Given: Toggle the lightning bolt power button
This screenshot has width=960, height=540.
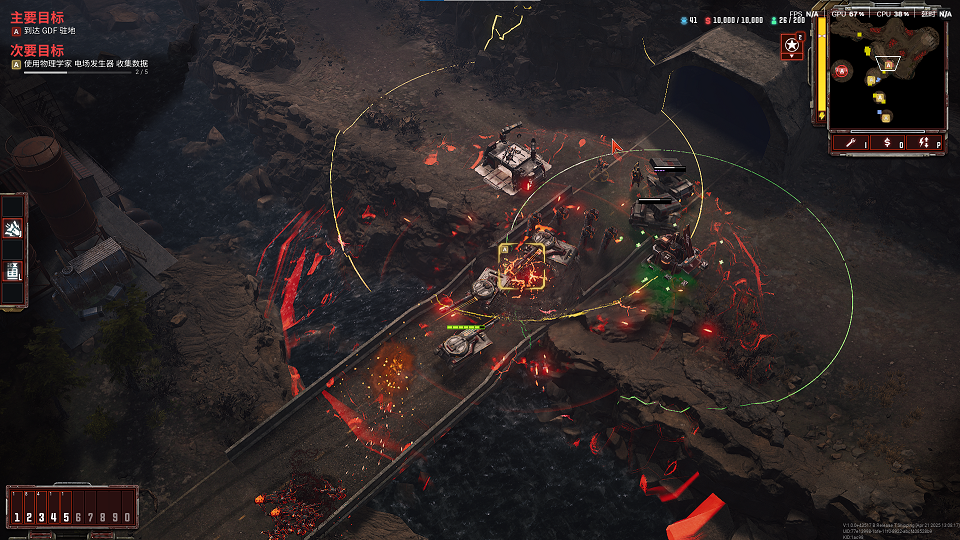Looking at the screenshot, I should click(x=926, y=144).
